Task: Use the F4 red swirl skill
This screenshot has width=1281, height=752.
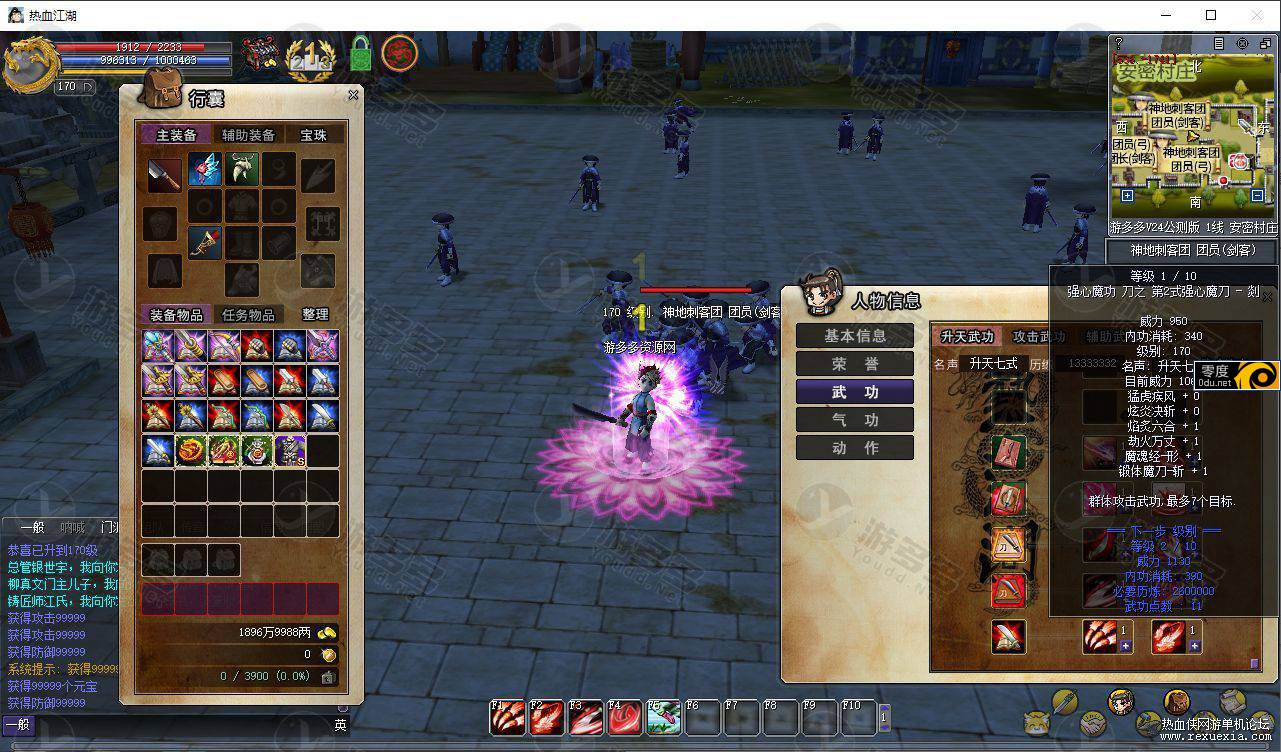Action: pos(625,717)
